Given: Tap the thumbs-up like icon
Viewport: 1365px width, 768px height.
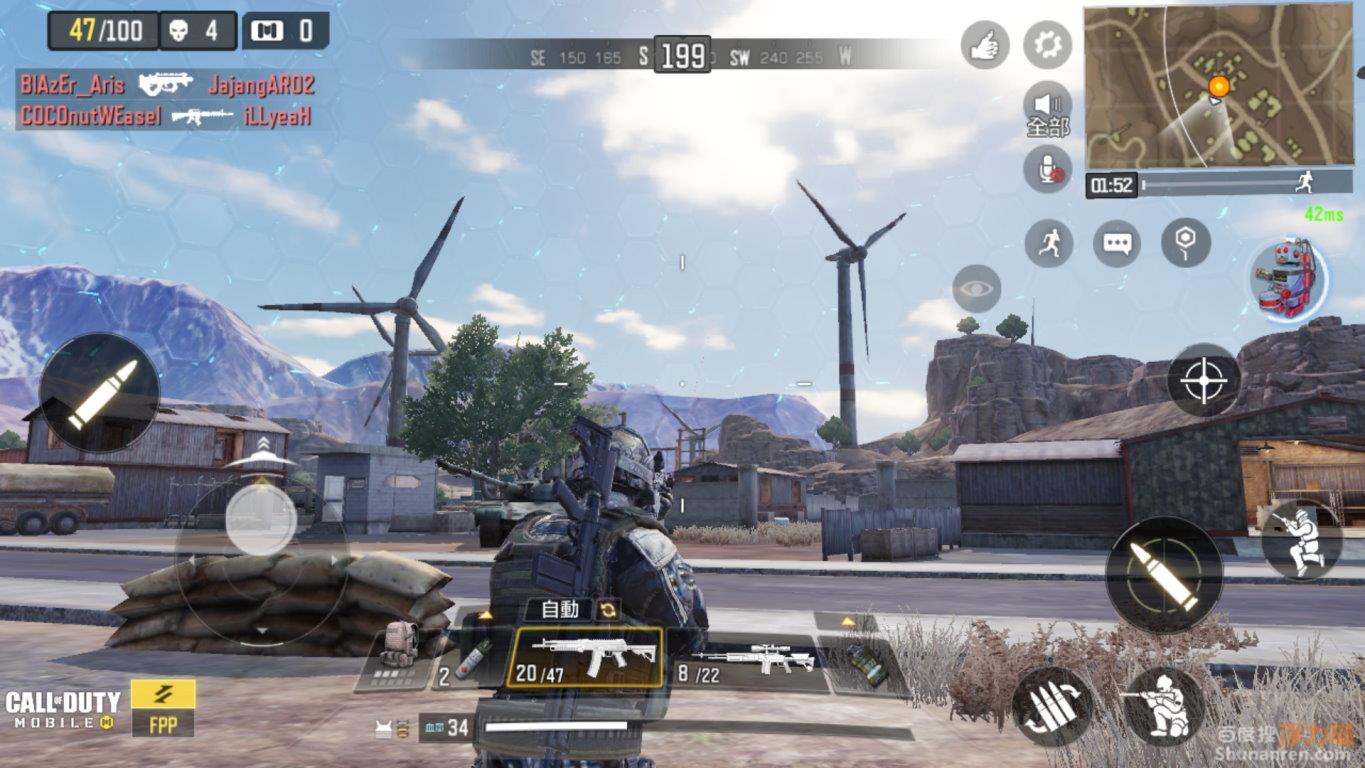Looking at the screenshot, I should (985, 45).
